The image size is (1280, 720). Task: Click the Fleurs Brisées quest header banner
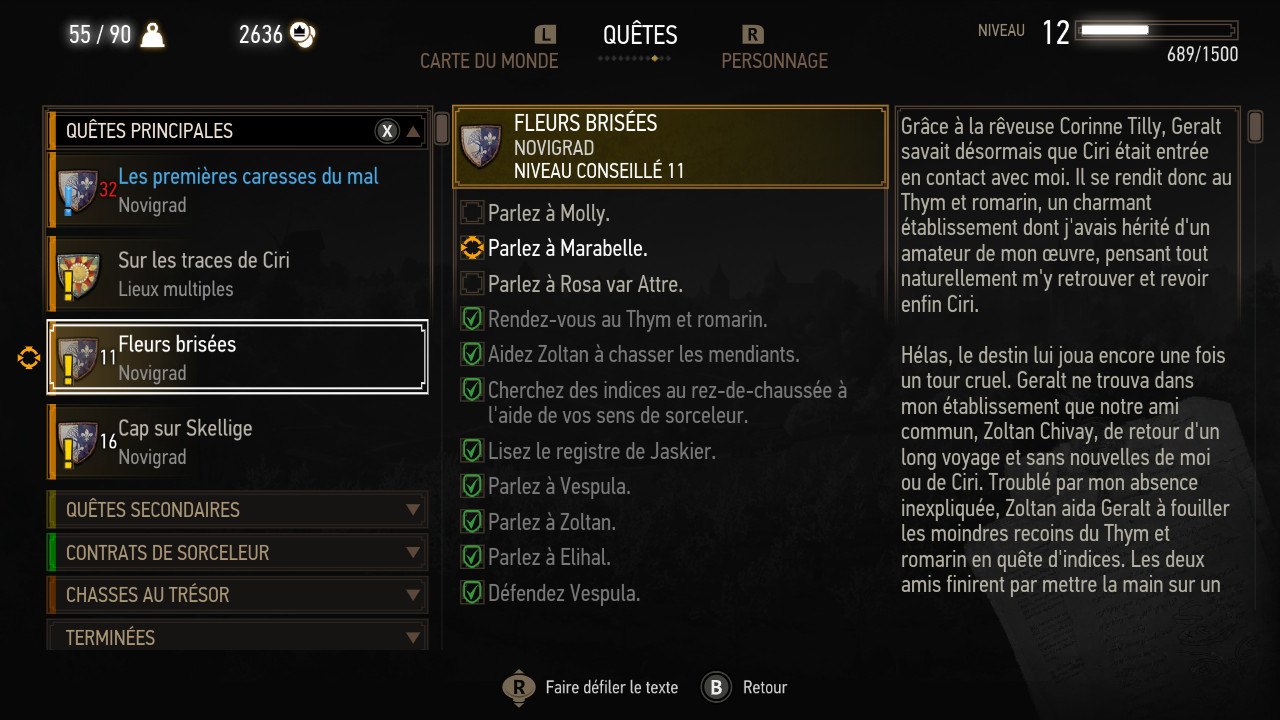click(670, 147)
